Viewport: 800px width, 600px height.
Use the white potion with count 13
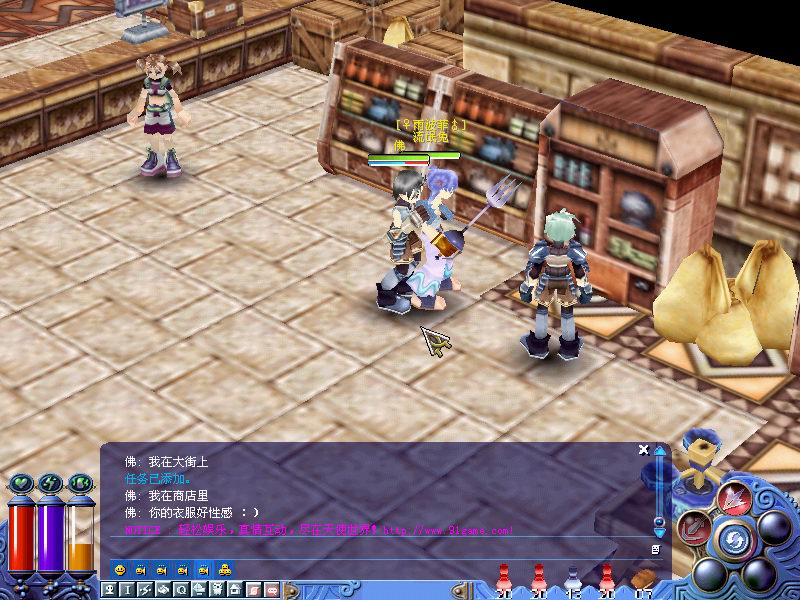point(572,580)
